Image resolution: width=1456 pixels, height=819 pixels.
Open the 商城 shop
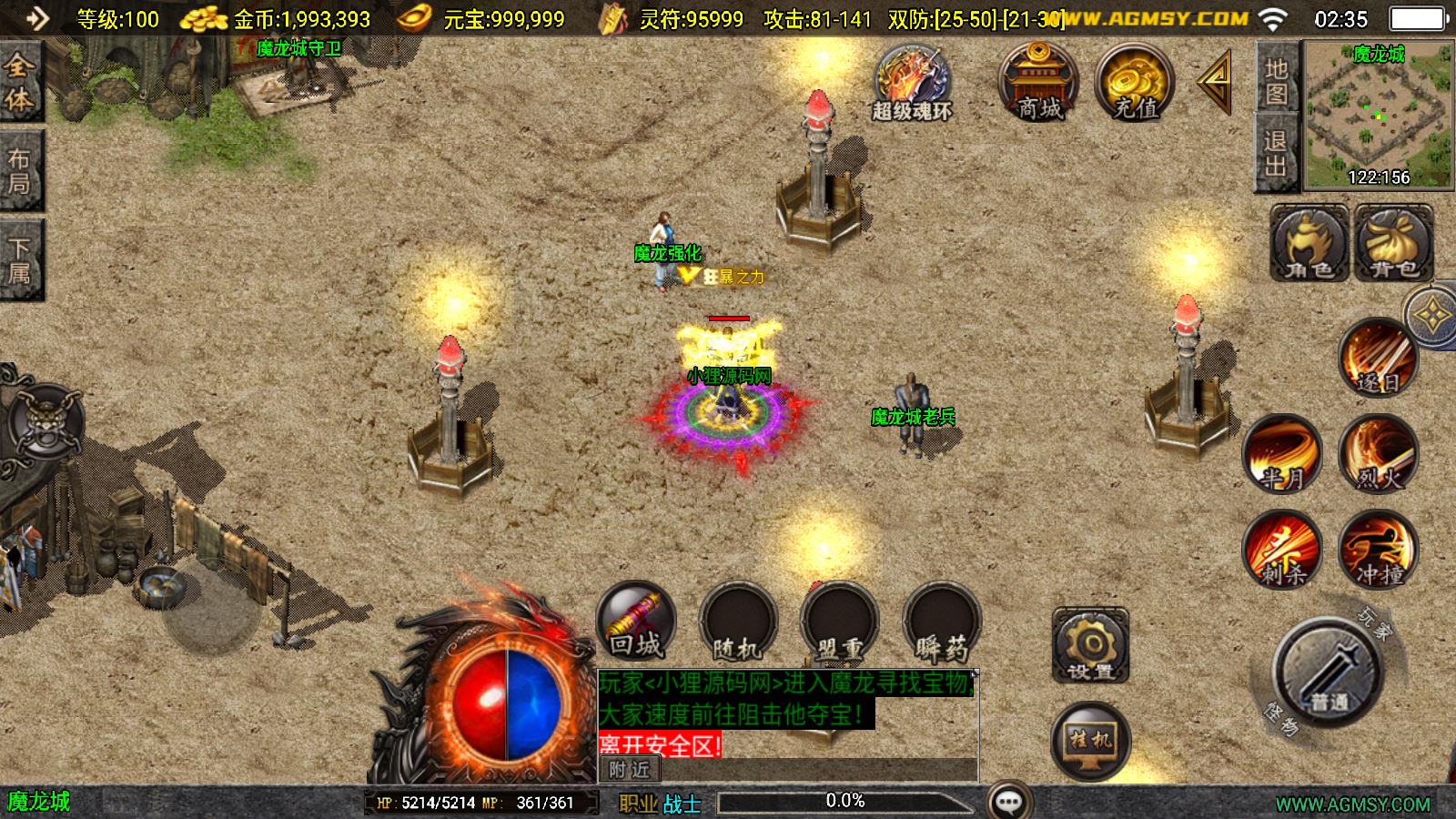tap(1038, 82)
